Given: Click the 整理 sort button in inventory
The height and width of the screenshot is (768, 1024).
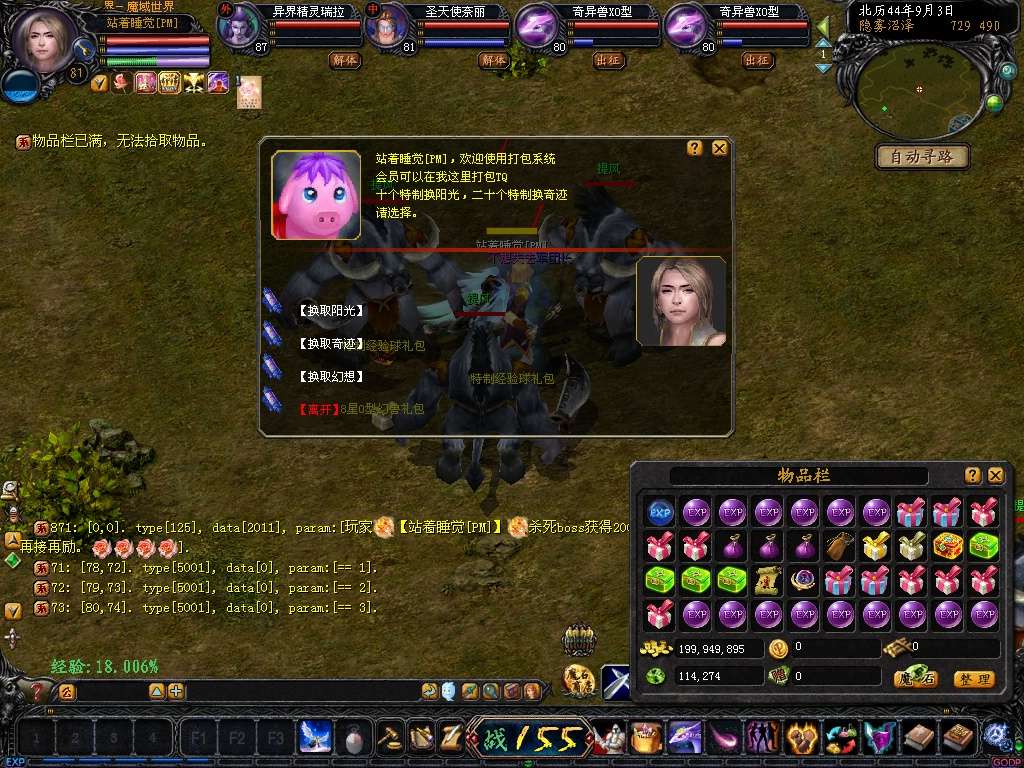Looking at the screenshot, I should (973, 679).
